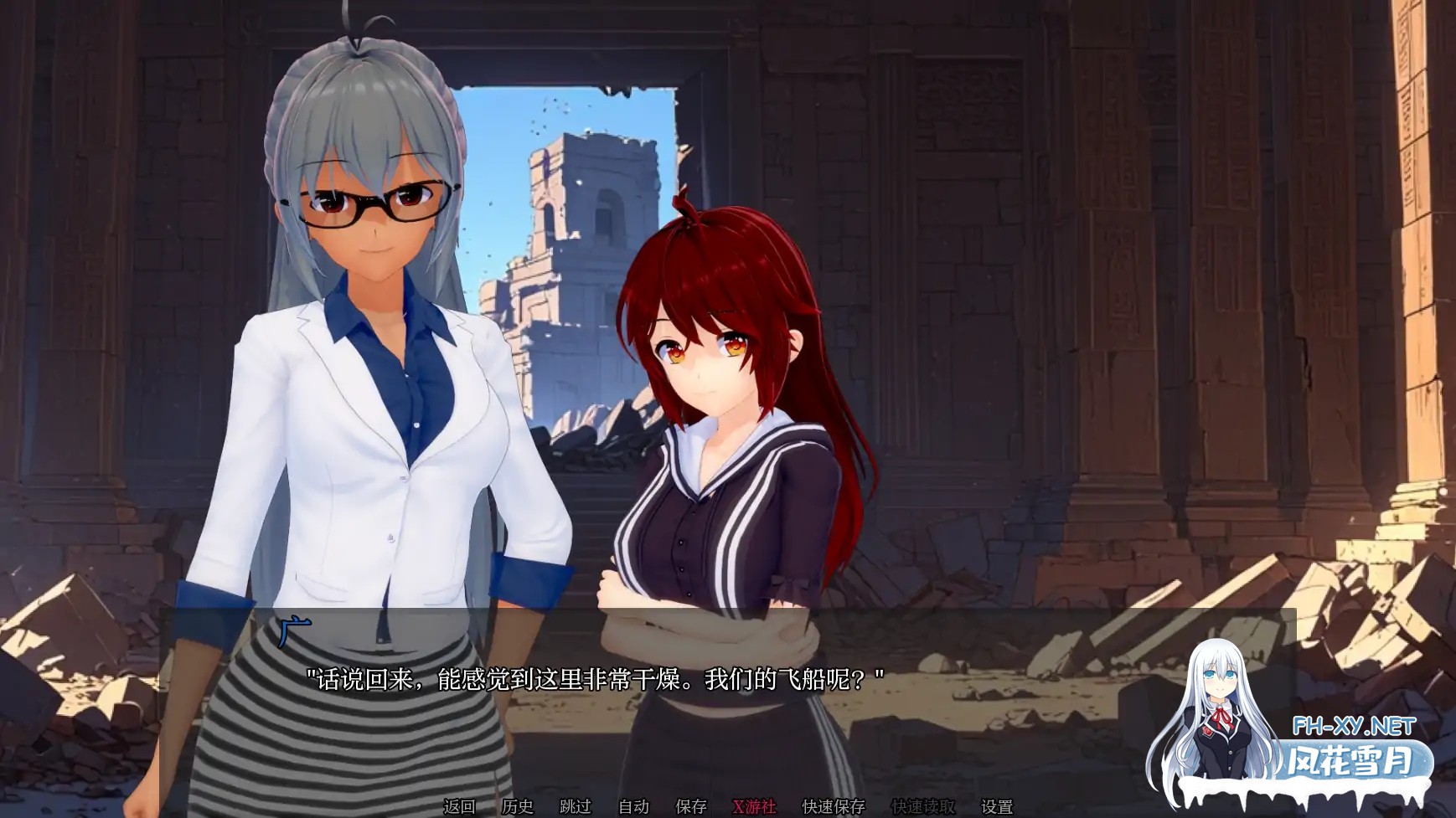Perform a 快速保存 quick save
The height and width of the screenshot is (818, 1456).
(x=834, y=806)
